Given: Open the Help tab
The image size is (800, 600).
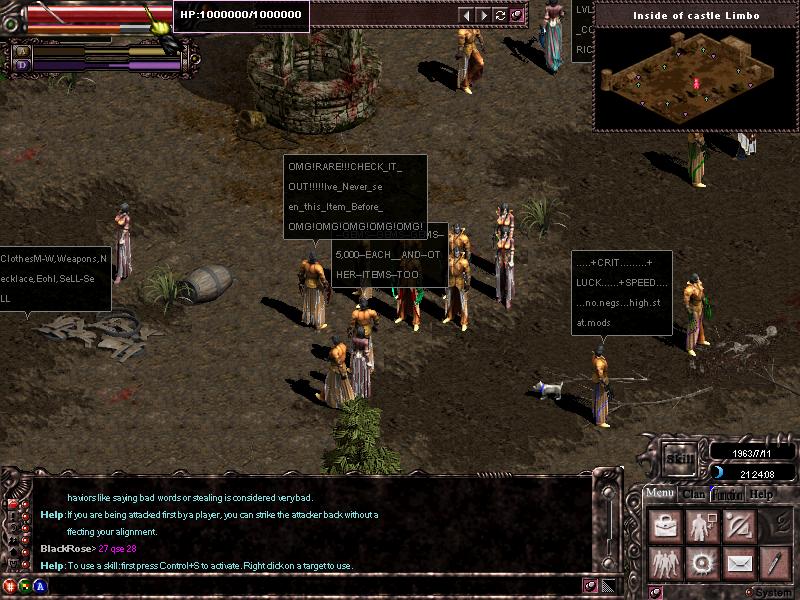Looking at the screenshot, I should 761,494.
